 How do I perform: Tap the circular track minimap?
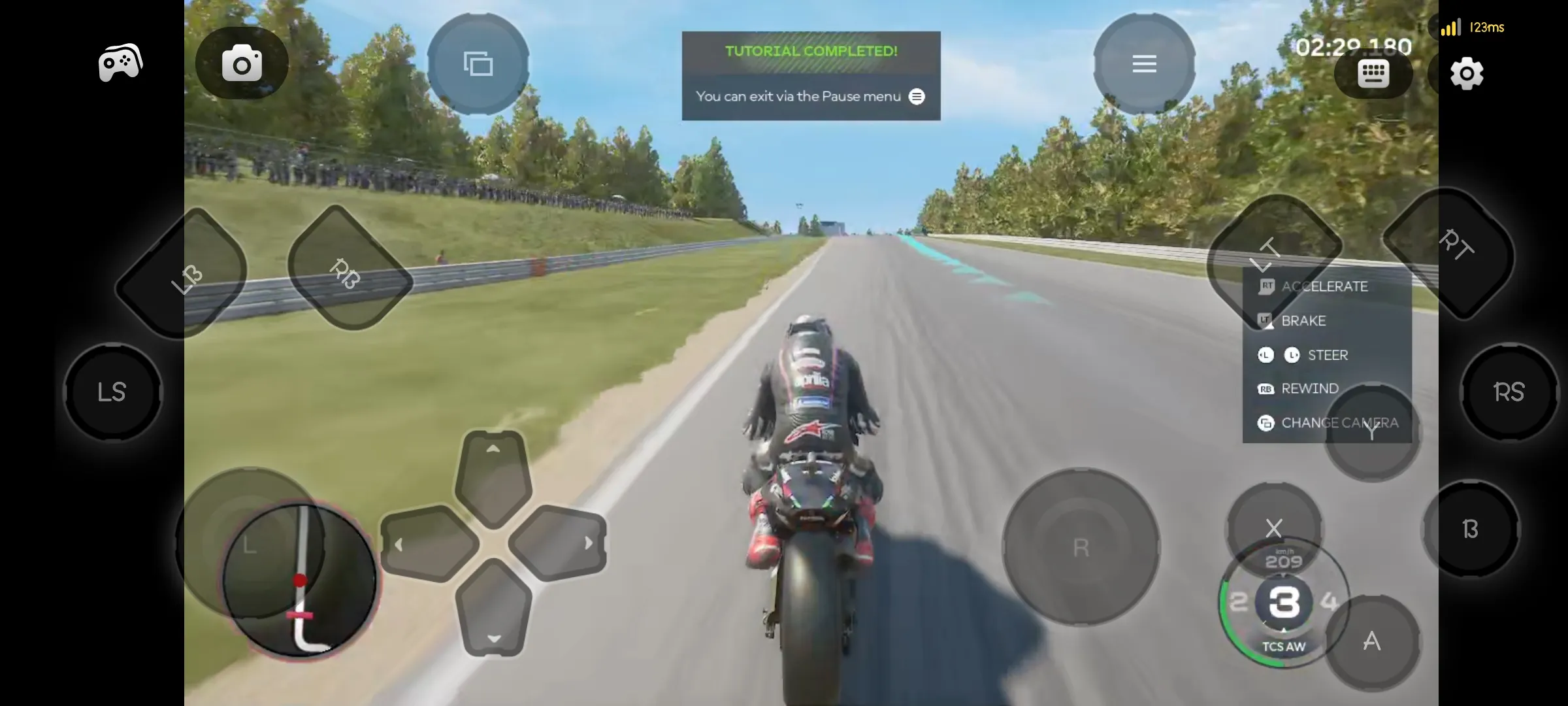(301, 579)
